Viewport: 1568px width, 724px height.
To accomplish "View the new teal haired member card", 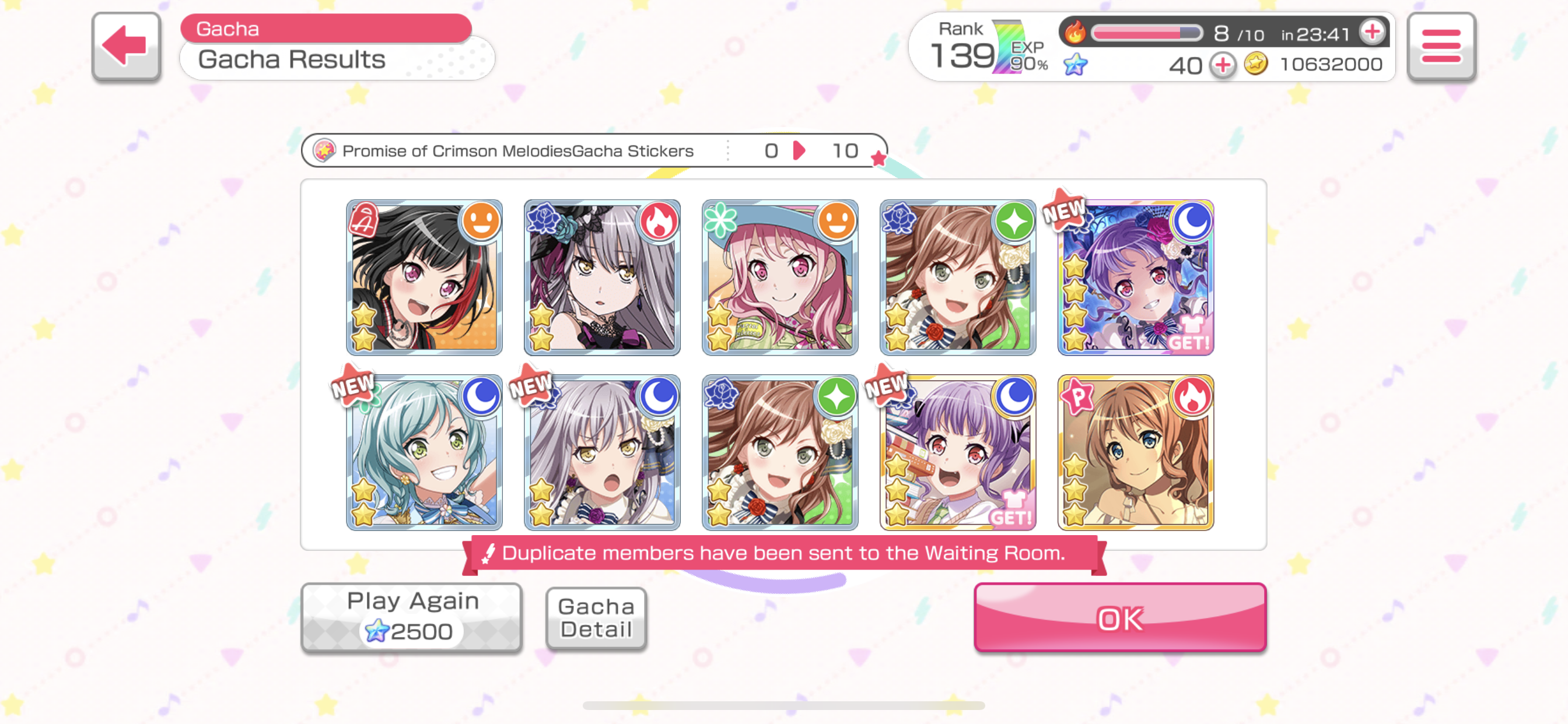I will (424, 453).
